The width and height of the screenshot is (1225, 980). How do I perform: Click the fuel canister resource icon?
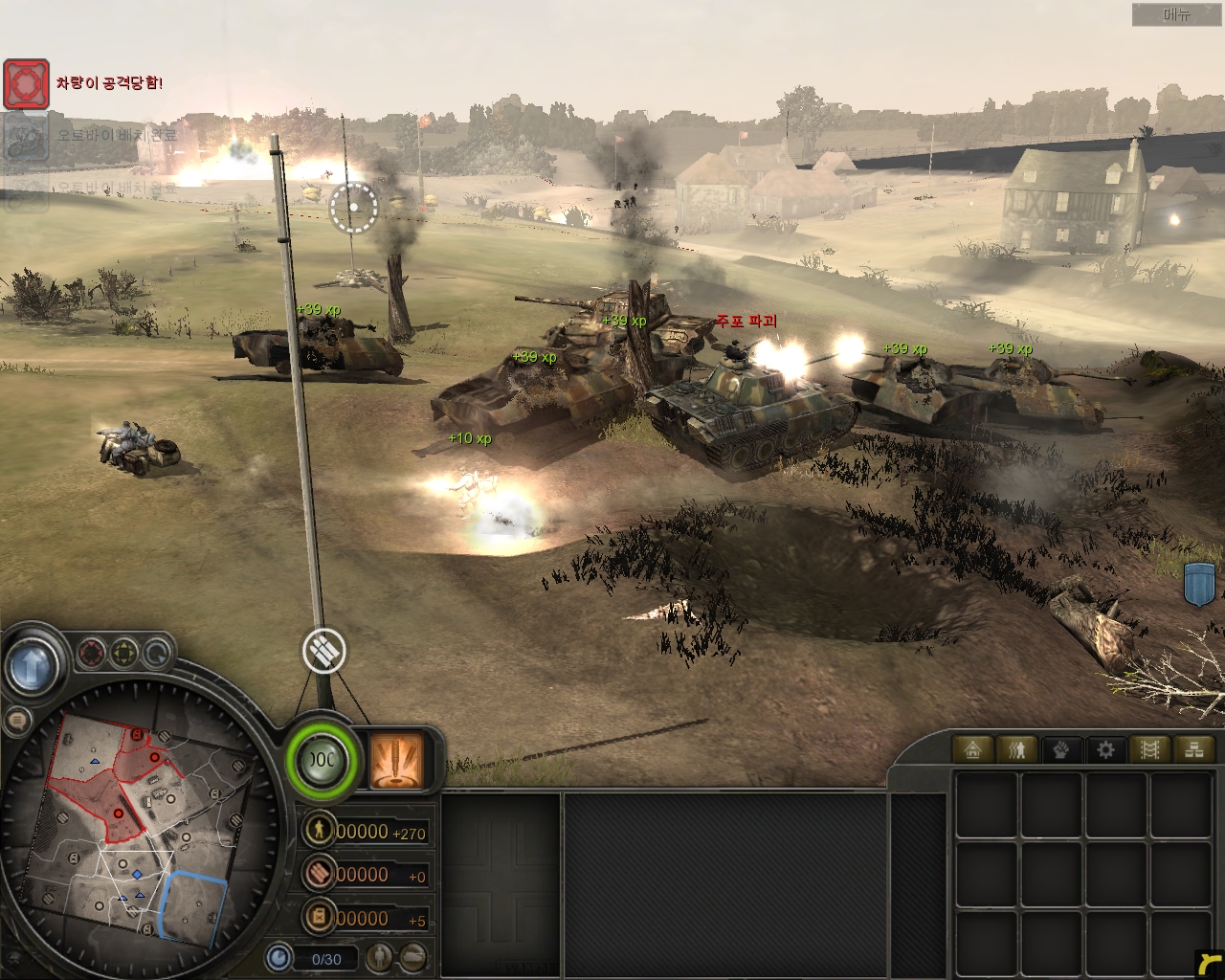pyautogui.click(x=319, y=917)
